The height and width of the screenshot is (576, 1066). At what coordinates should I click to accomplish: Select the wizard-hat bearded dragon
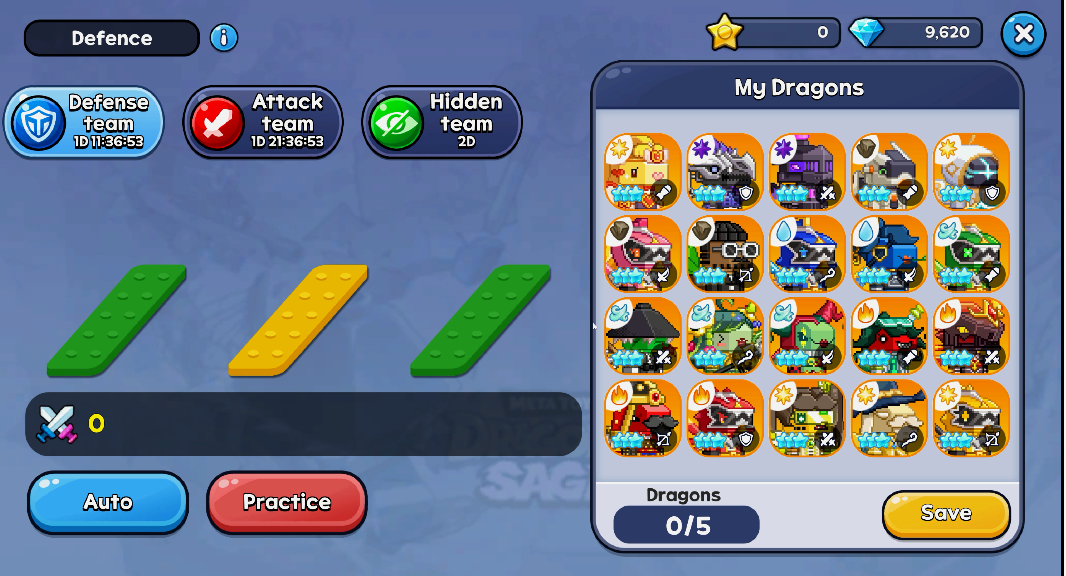click(x=890, y=417)
